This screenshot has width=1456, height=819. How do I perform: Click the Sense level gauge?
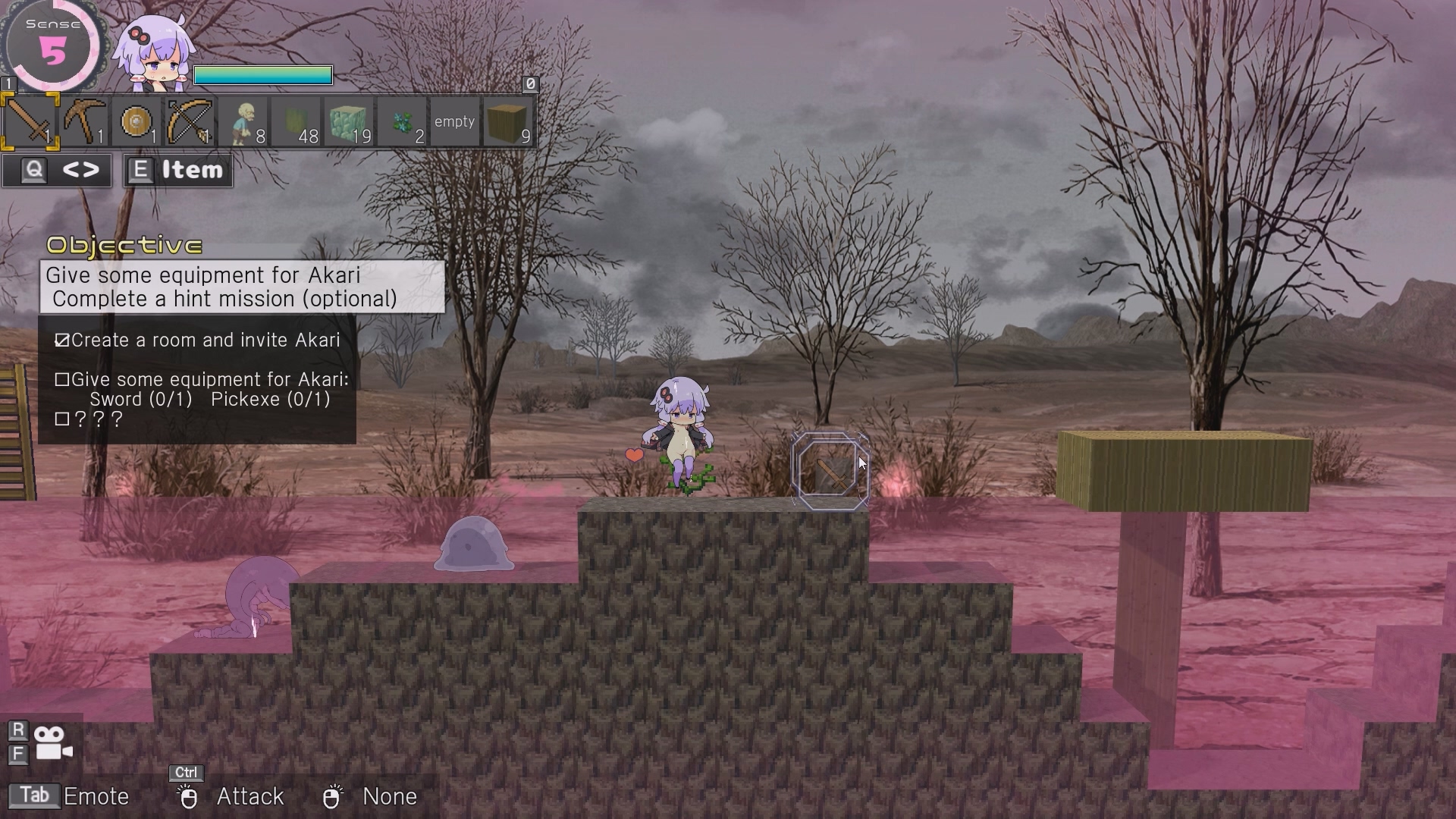[52, 47]
